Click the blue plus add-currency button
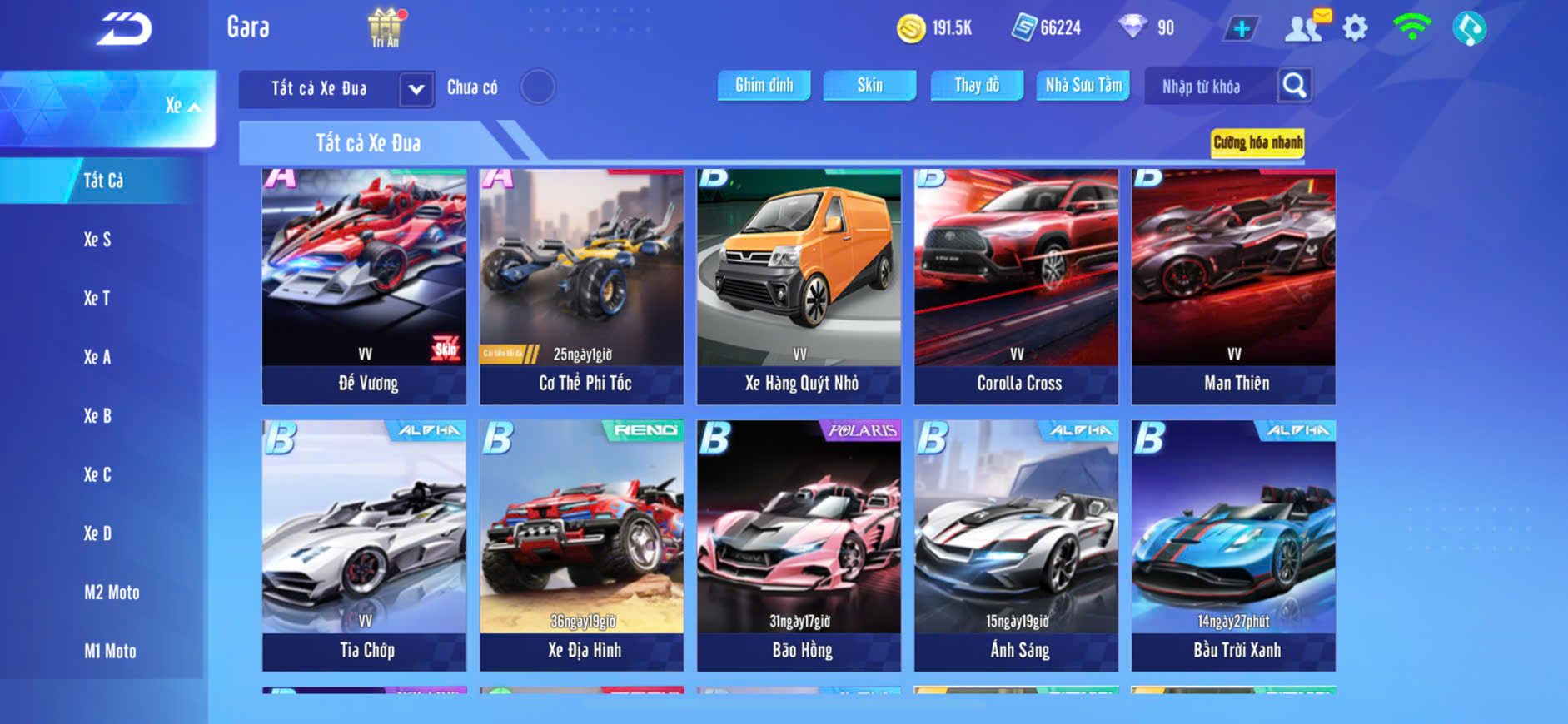 coord(1241,29)
